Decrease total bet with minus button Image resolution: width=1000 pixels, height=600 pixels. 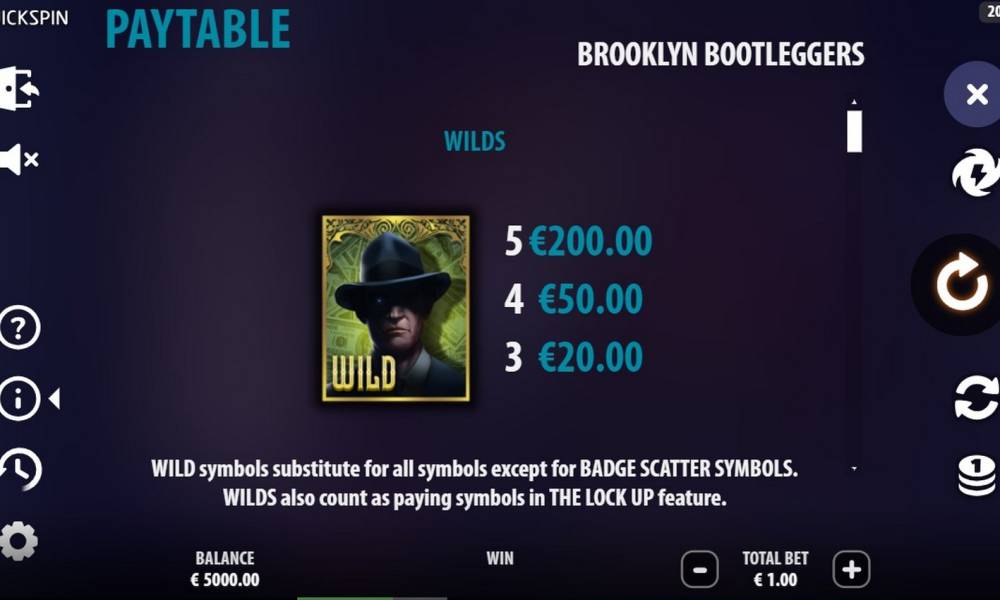(699, 570)
